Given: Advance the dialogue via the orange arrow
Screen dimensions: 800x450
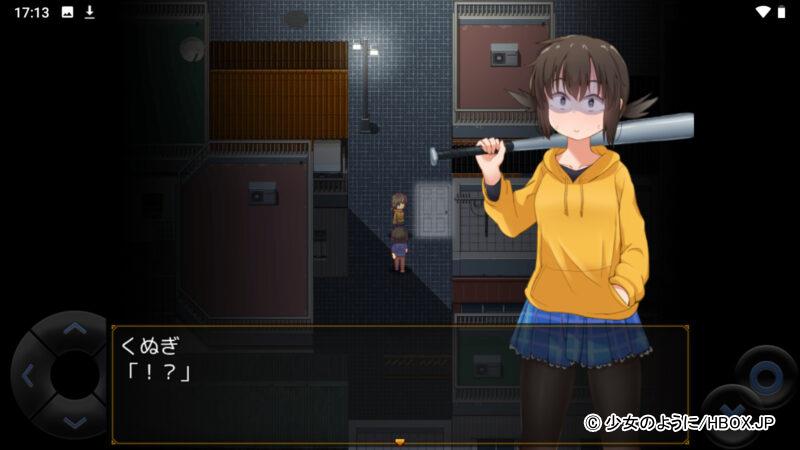Looking at the screenshot, I should (399, 440).
